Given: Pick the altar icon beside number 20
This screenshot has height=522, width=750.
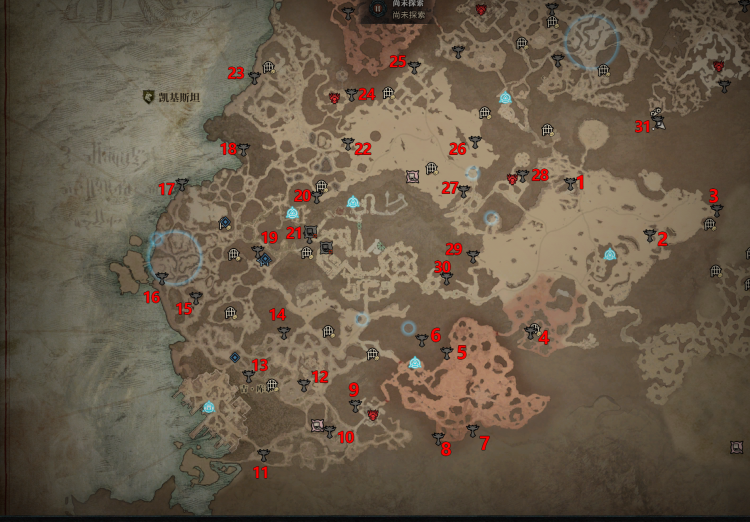Looking at the screenshot, I should coord(317,195).
